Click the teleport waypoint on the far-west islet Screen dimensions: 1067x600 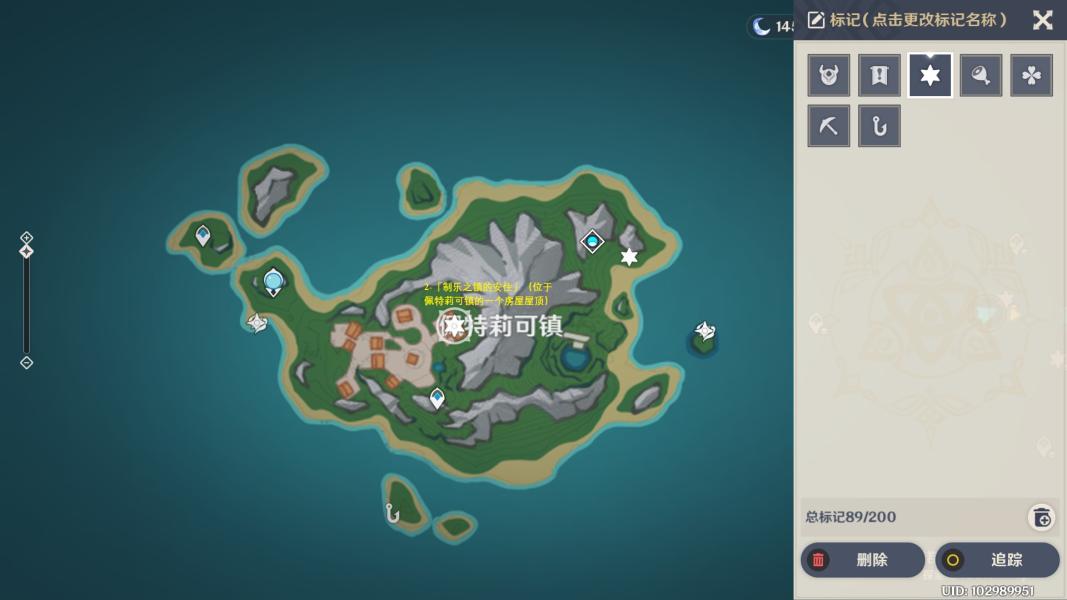pyautogui.click(x=203, y=236)
